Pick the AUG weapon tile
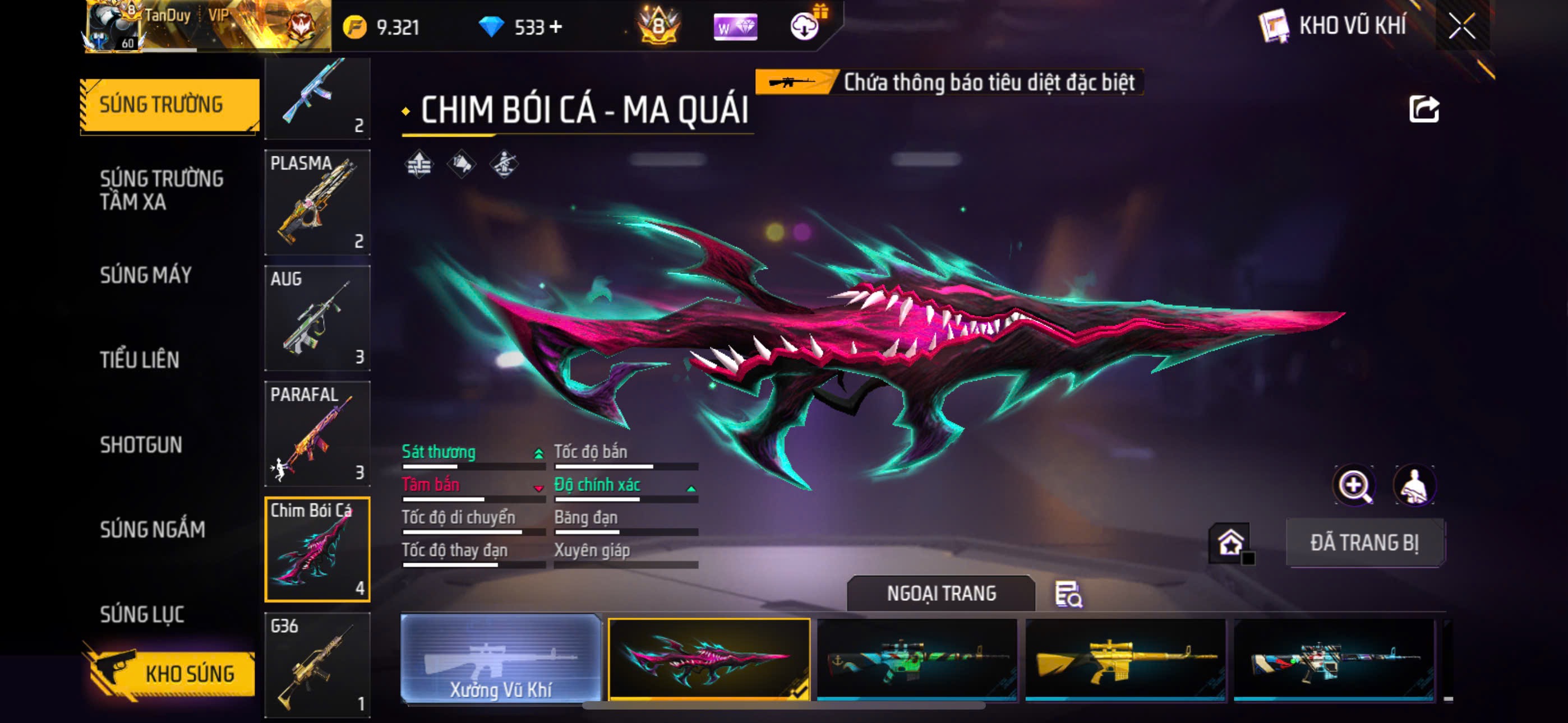1568x723 pixels. point(317,318)
